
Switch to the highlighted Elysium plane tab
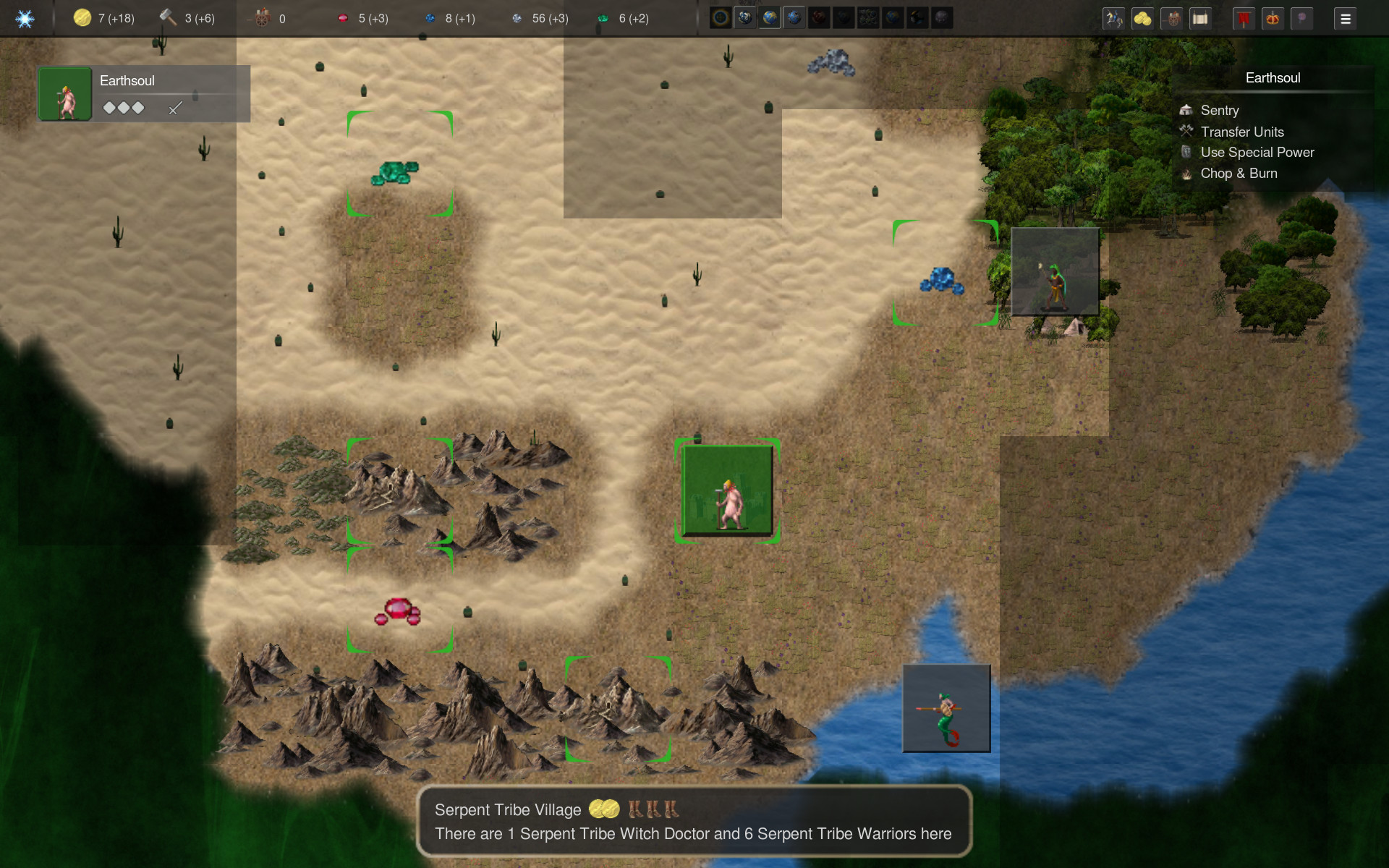pyautogui.click(x=769, y=18)
